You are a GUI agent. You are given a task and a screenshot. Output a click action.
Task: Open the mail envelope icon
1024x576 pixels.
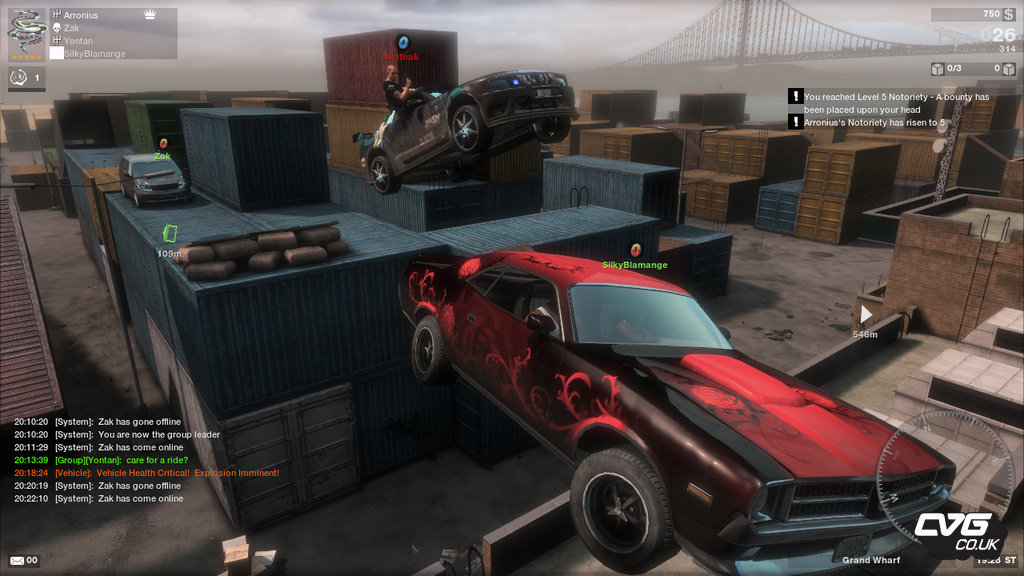tap(17, 560)
